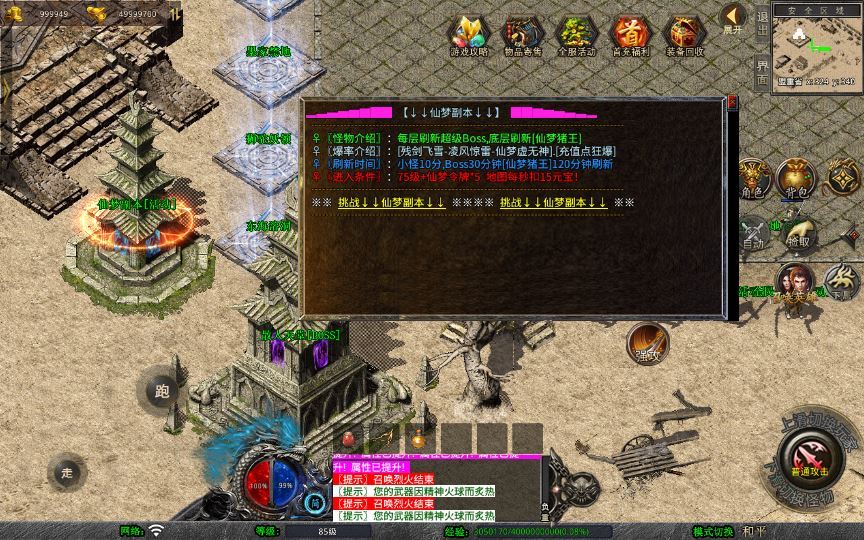Click the 退出 exit button
Screen dimensions: 864x540
pos(762,25)
